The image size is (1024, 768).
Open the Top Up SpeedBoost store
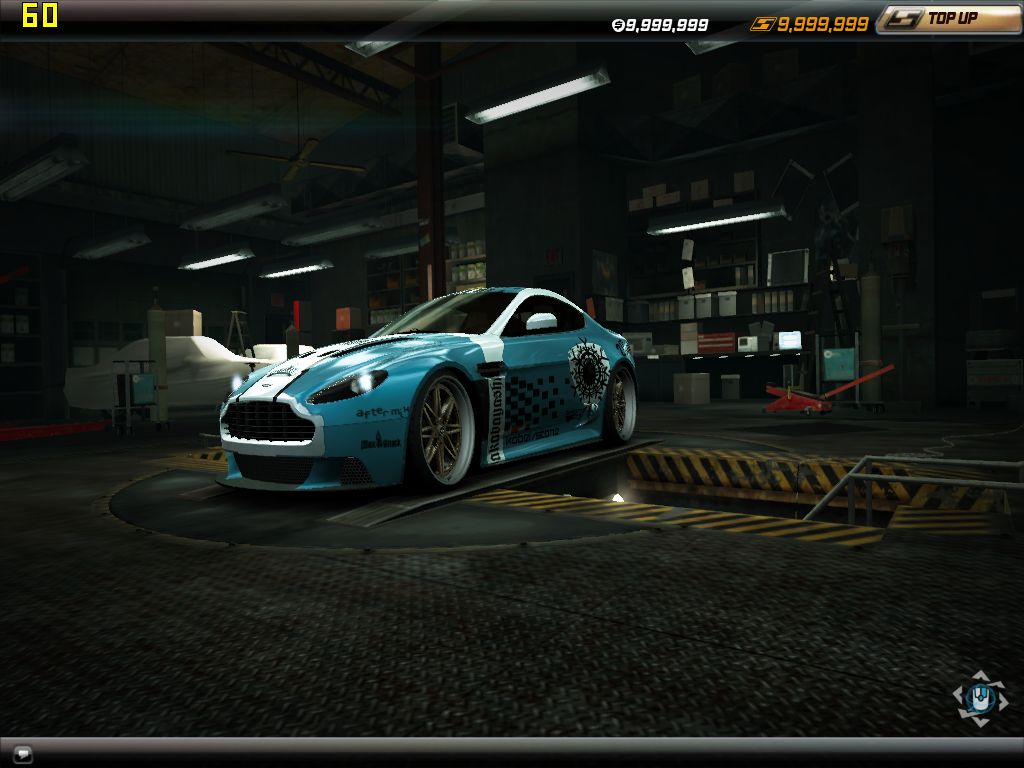(x=948, y=19)
